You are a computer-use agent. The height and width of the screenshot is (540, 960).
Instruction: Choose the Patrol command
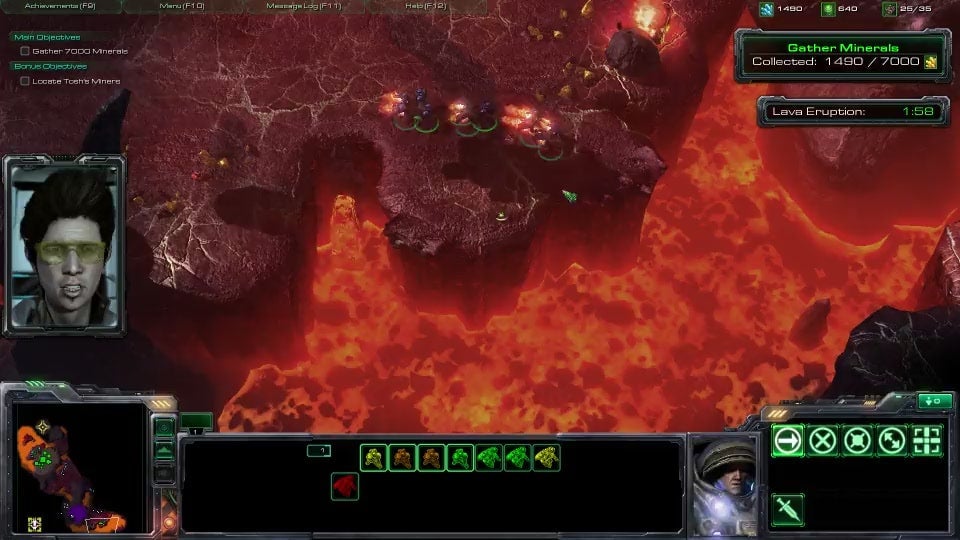(893, 440)
